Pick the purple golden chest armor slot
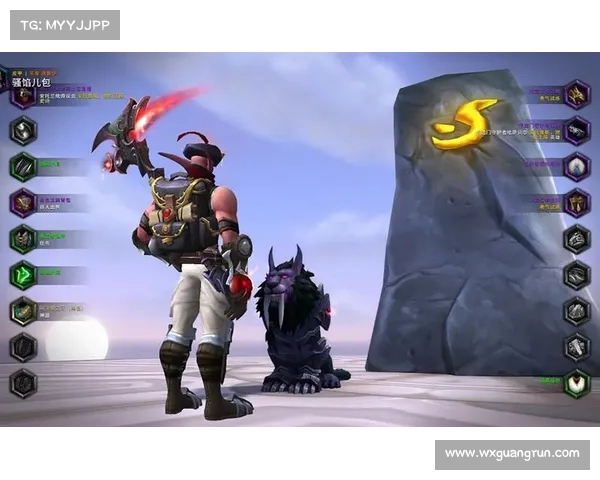This screenshot has width=600, height=480. coord(576,202)
